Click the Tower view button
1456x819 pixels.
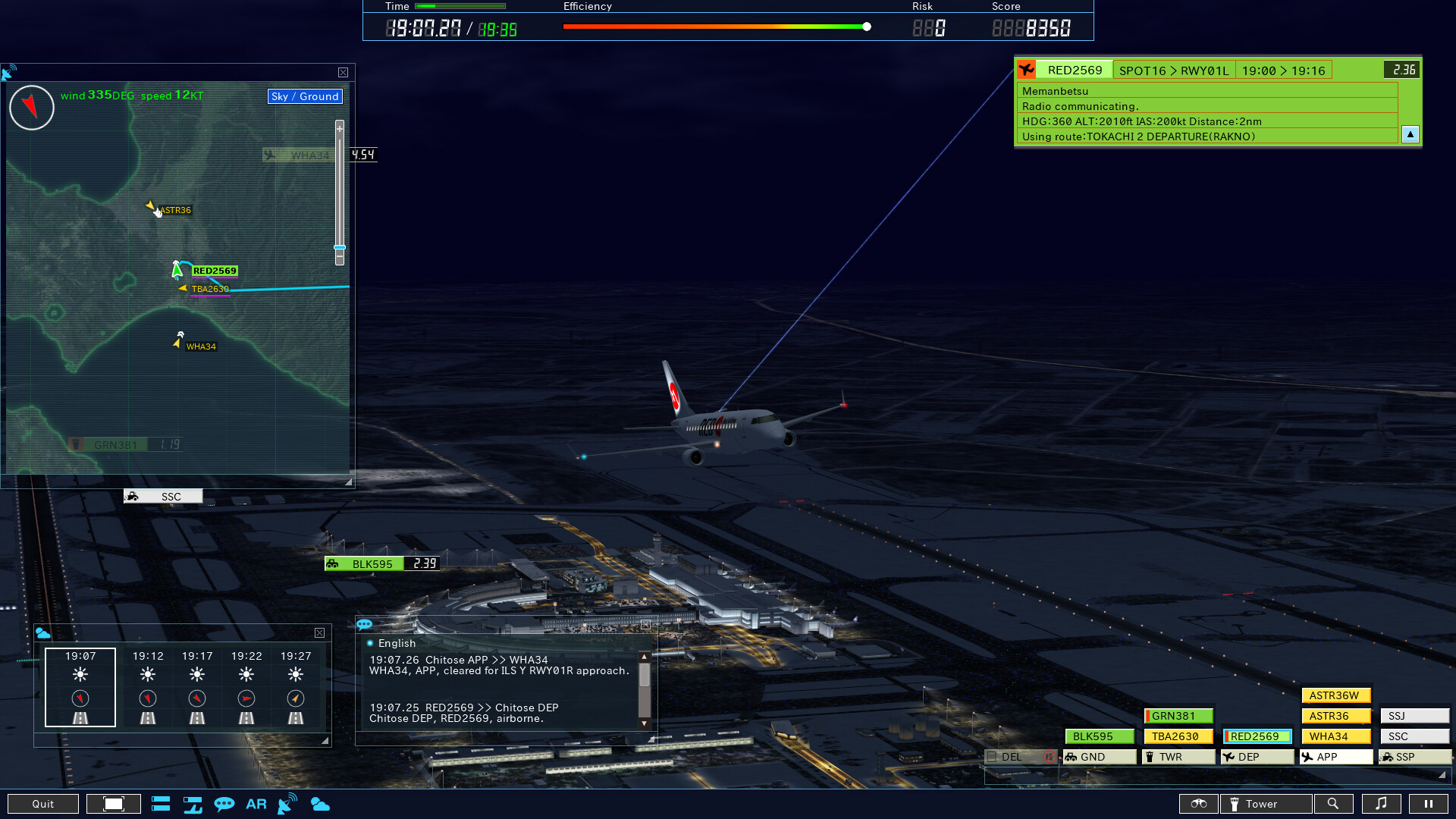click(x=1264, y=803)
